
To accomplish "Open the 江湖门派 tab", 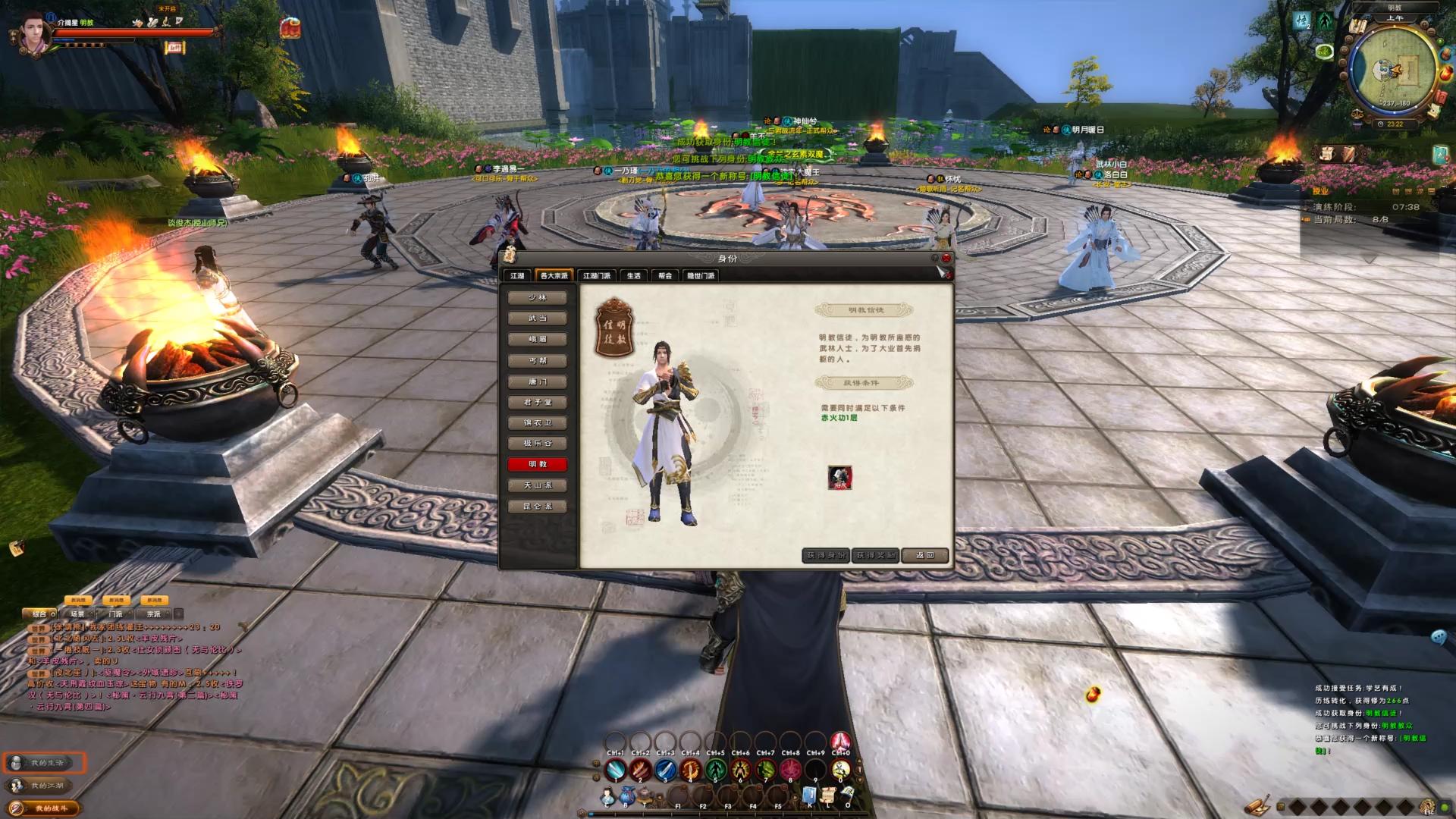I will (x=596, y=276).
